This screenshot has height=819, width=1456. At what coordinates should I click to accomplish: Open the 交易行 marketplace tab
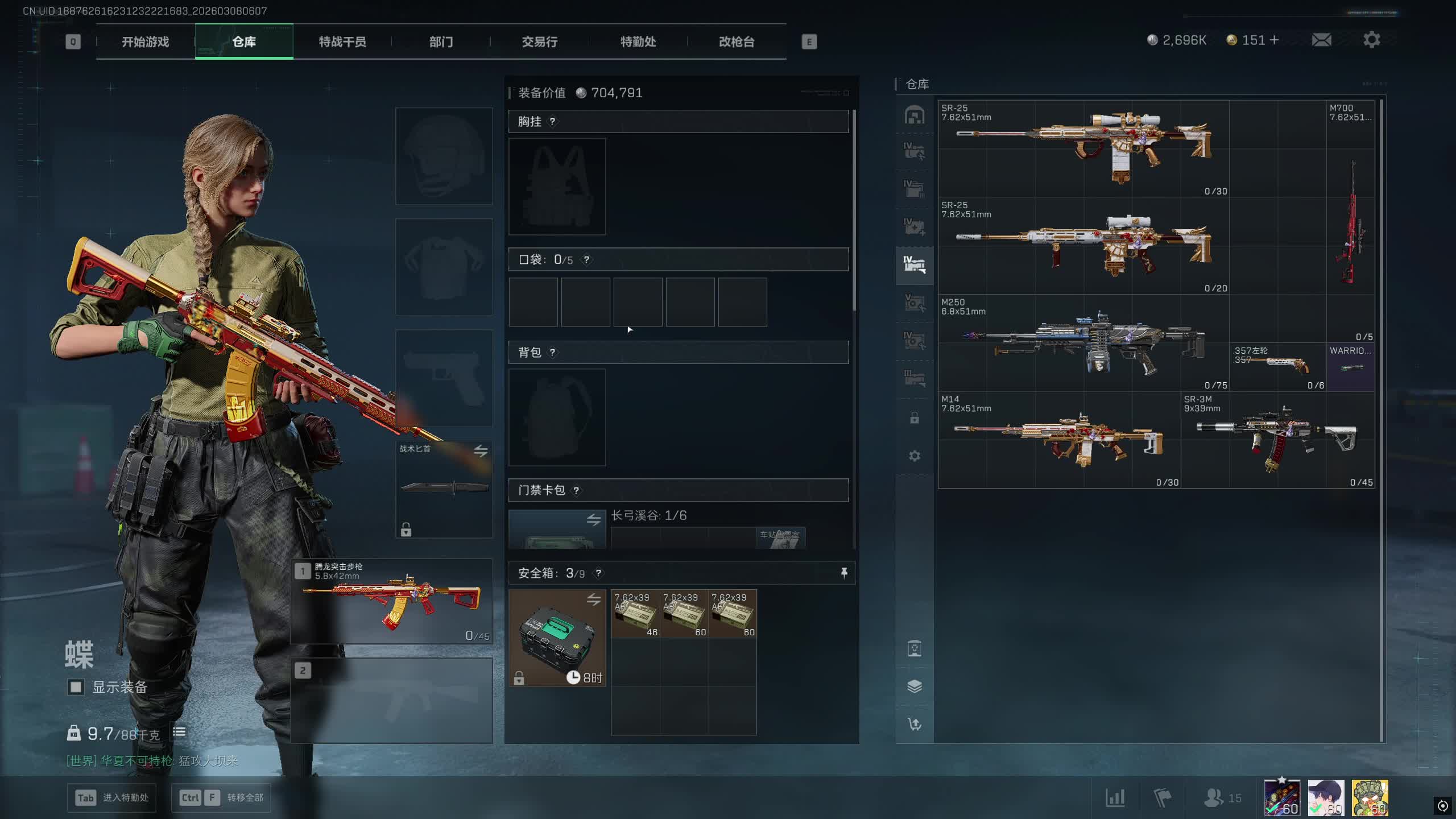(539, 42)
